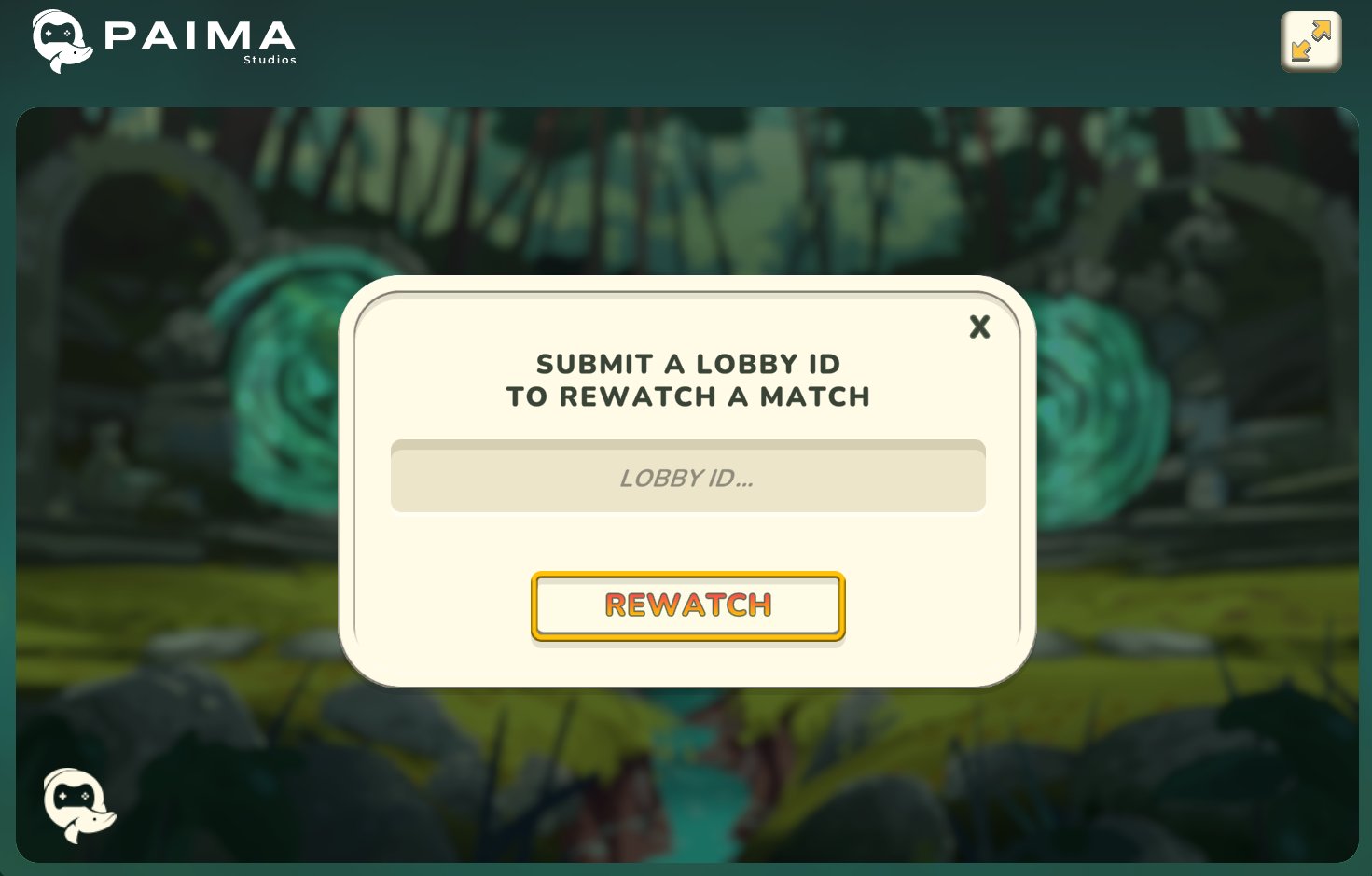Select the Paima mascot watermark bottom left

[79, 807]
